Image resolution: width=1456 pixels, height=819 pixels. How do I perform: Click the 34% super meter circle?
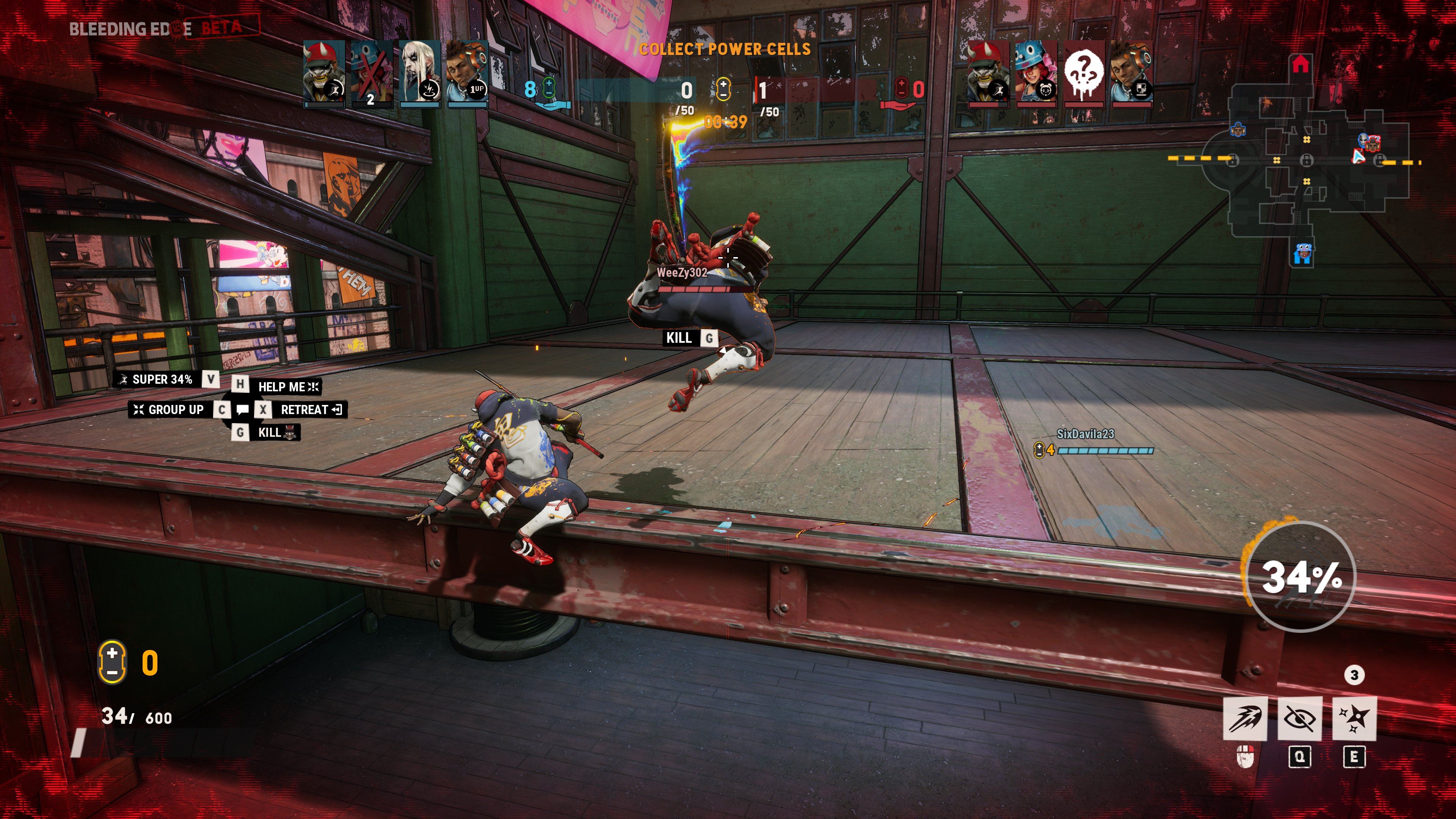pyautogui.click(x=1301, y=576)
